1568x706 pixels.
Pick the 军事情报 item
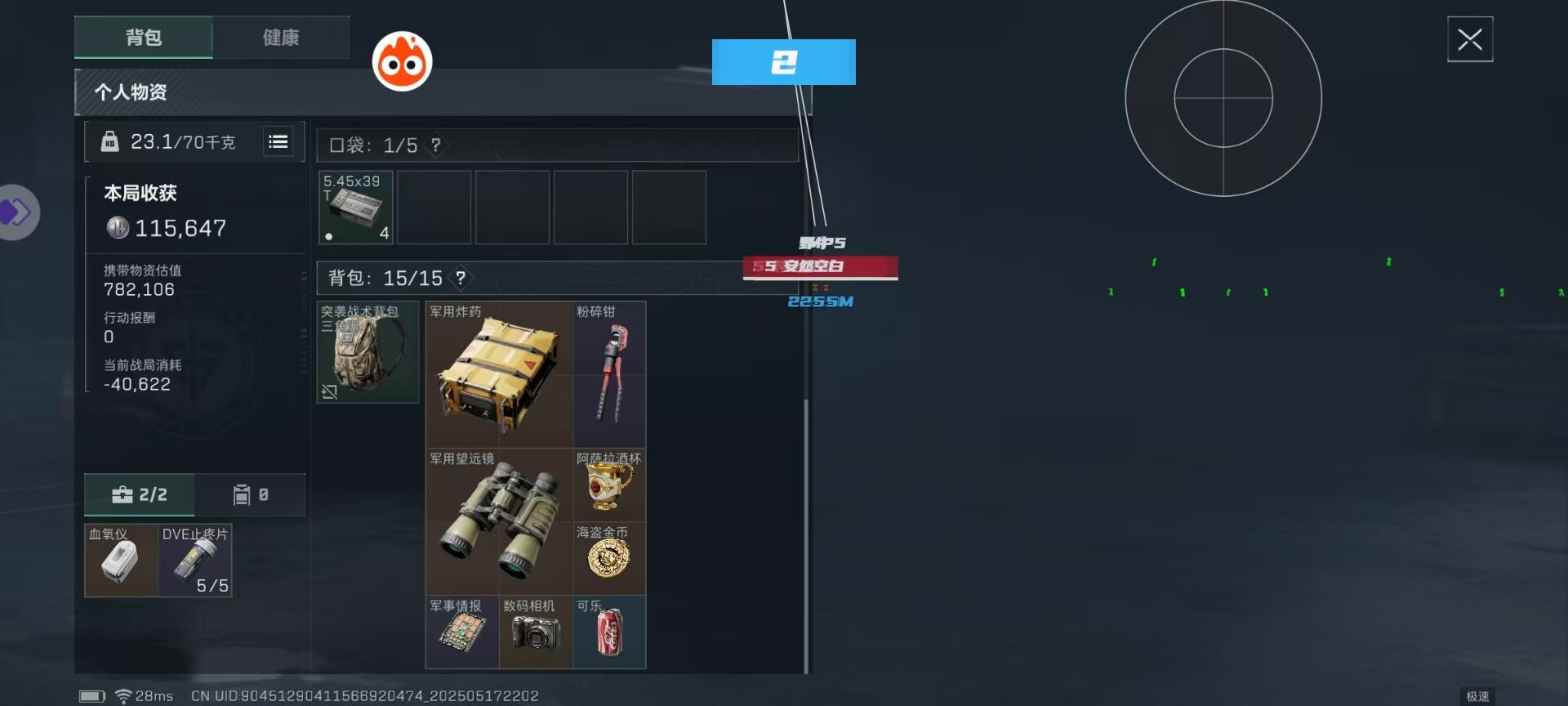(462, 632)
